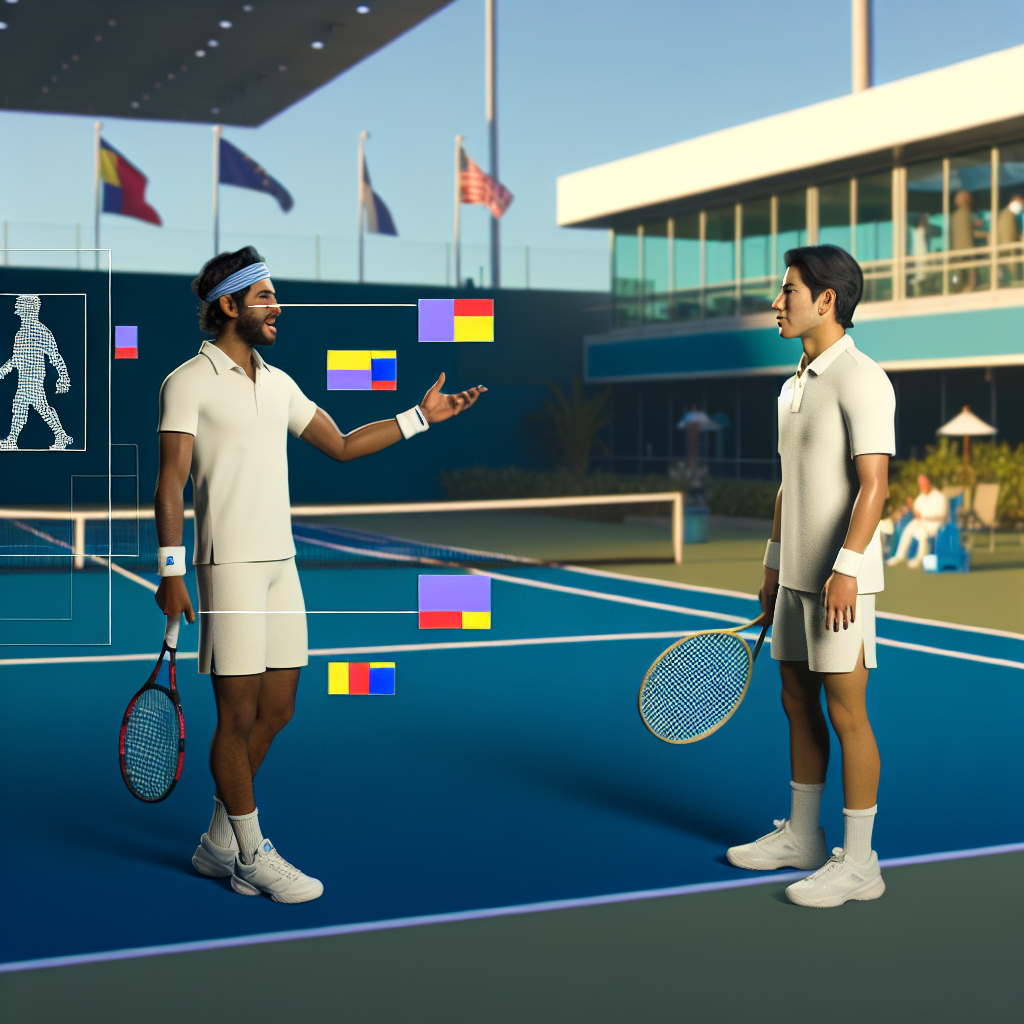
Task: Select the yellow-topped tag with purple base
Action: pos(361,370)
